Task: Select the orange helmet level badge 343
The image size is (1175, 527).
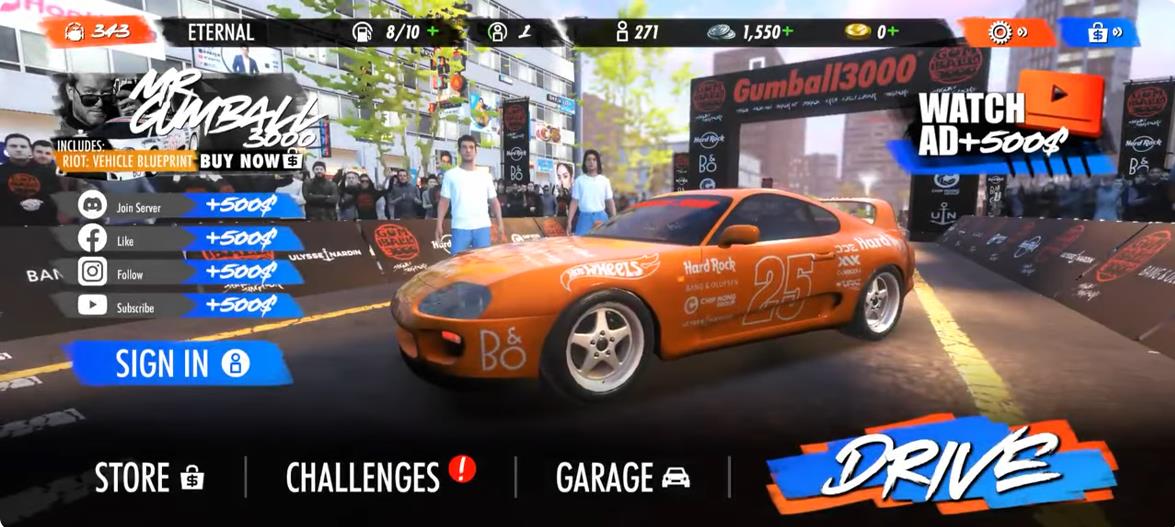Action: coord(98,31)
